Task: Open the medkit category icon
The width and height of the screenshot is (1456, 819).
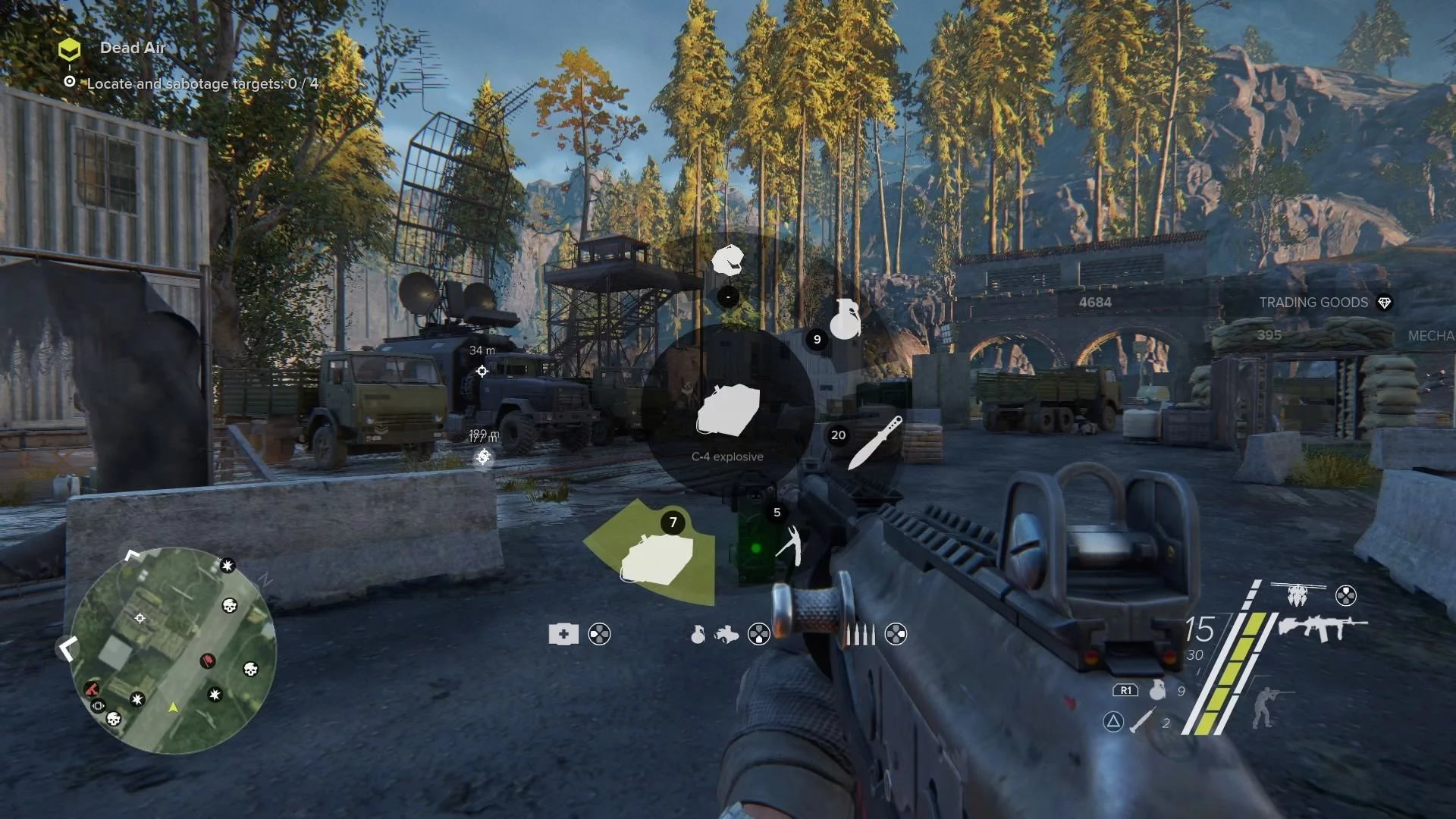Action: click(563, 634)
